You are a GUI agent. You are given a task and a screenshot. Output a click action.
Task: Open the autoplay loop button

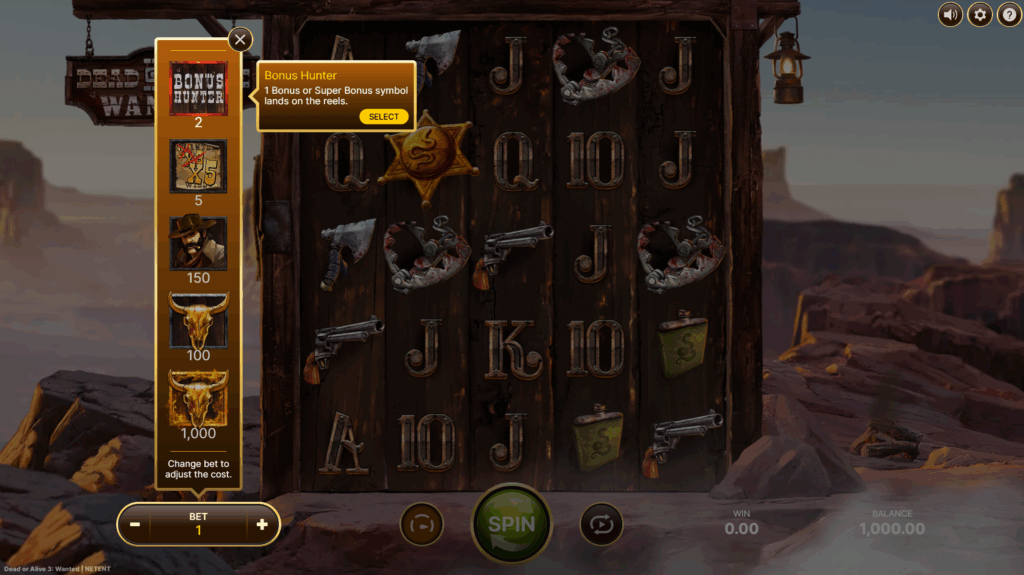601,524
